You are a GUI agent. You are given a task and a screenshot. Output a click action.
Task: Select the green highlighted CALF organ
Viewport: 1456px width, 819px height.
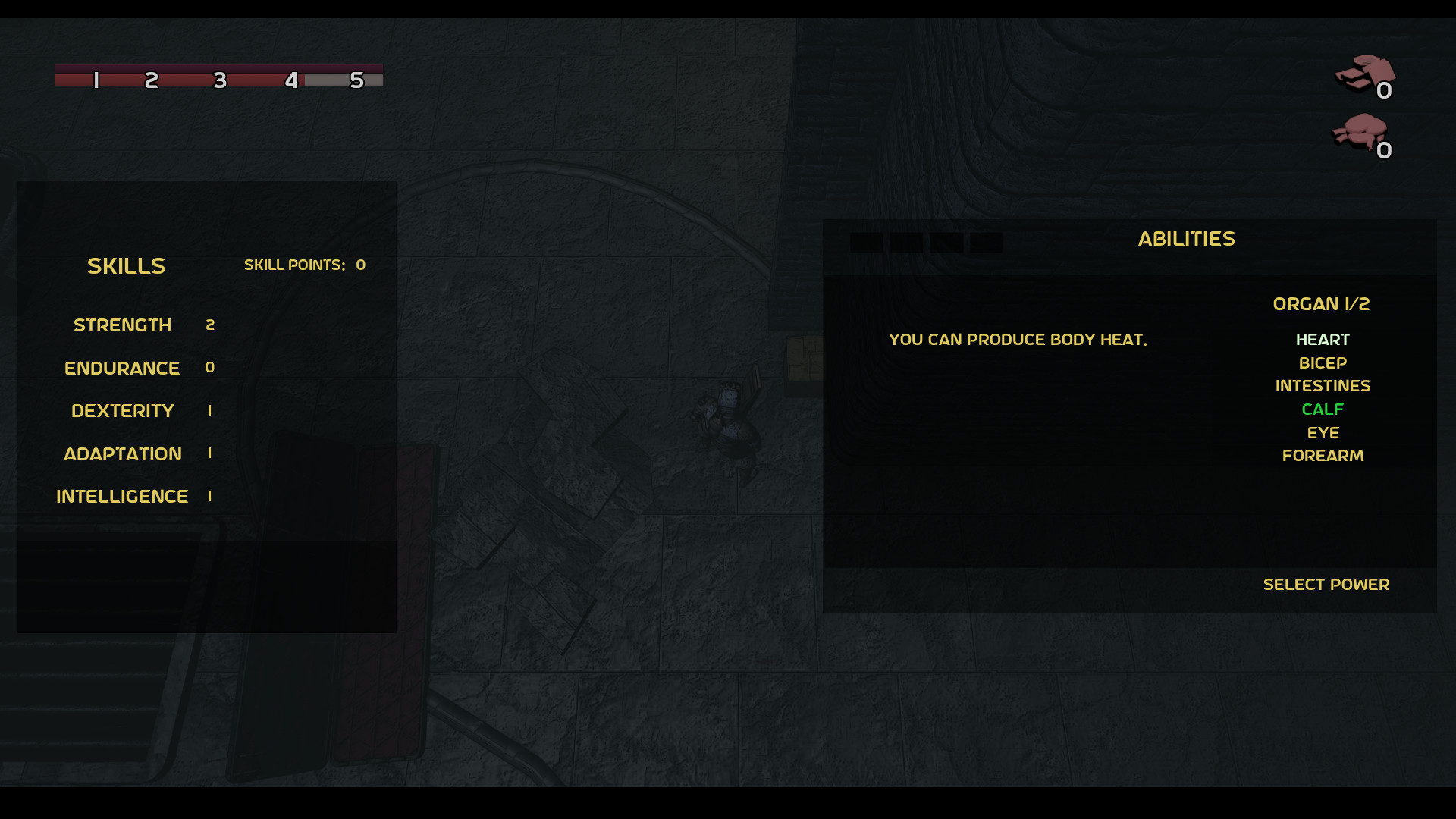[1323, 409]
